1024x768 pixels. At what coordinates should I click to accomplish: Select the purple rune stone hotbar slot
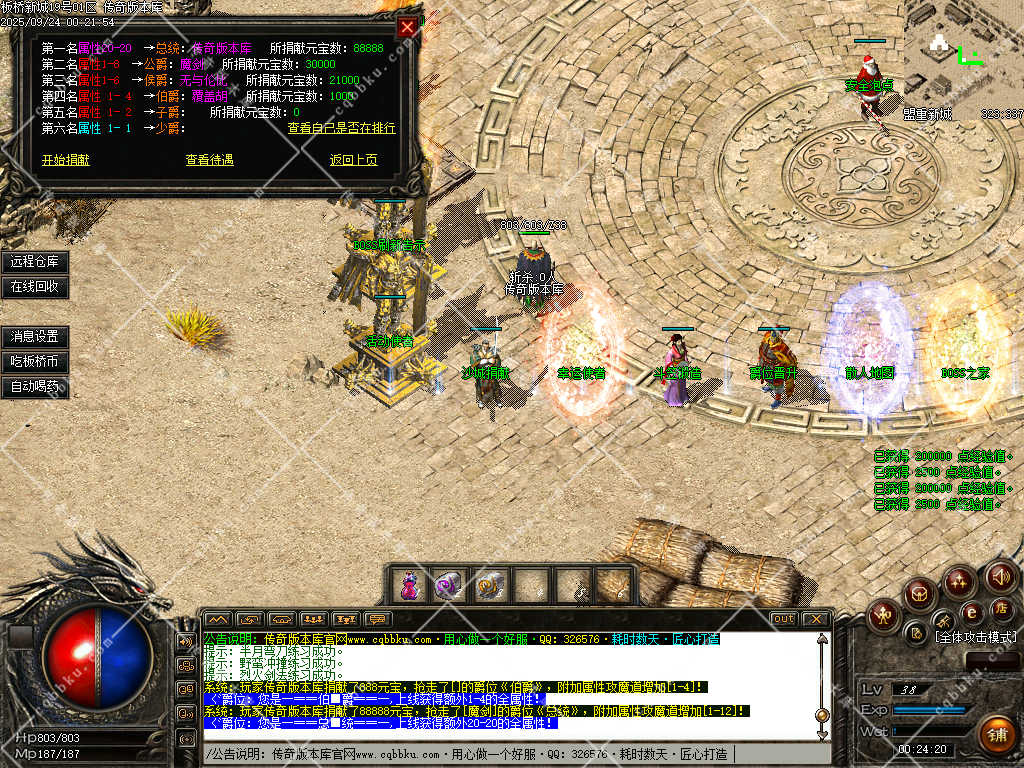448,586
